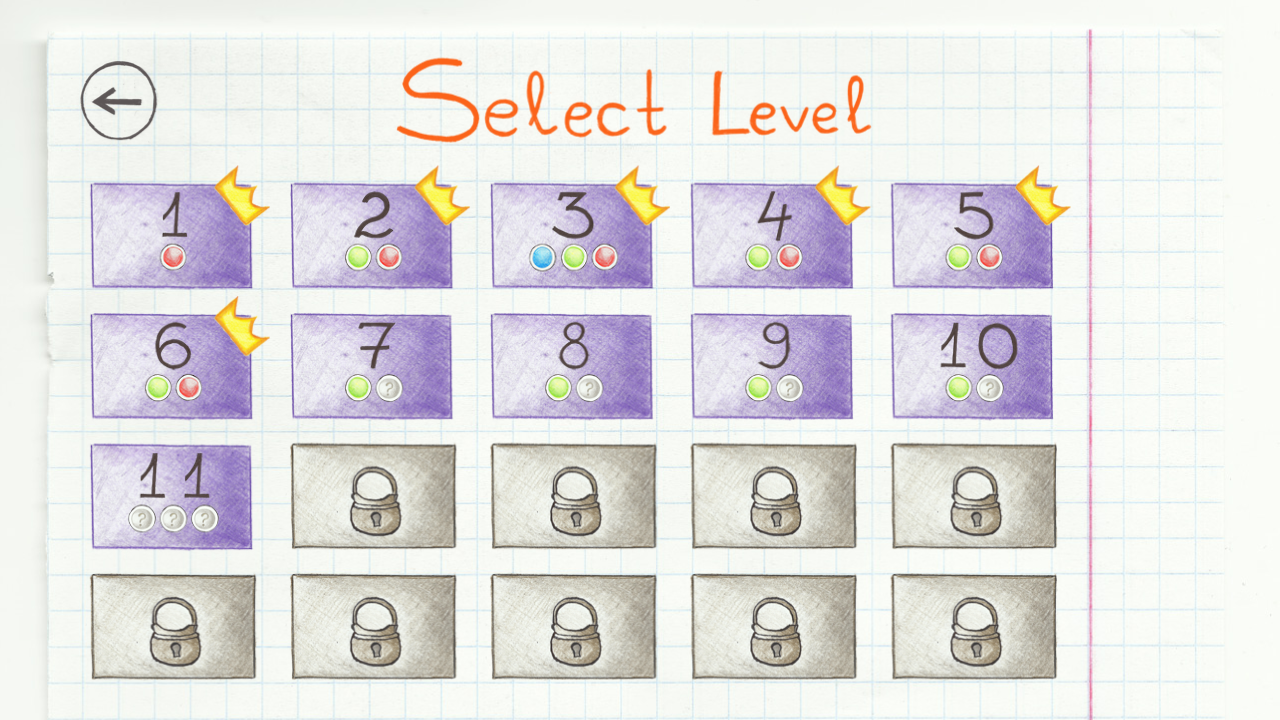Open level 1 with the red dot
Viewport: 1280px width, 720px height.
pyautogui.click(x=171, y=235)
